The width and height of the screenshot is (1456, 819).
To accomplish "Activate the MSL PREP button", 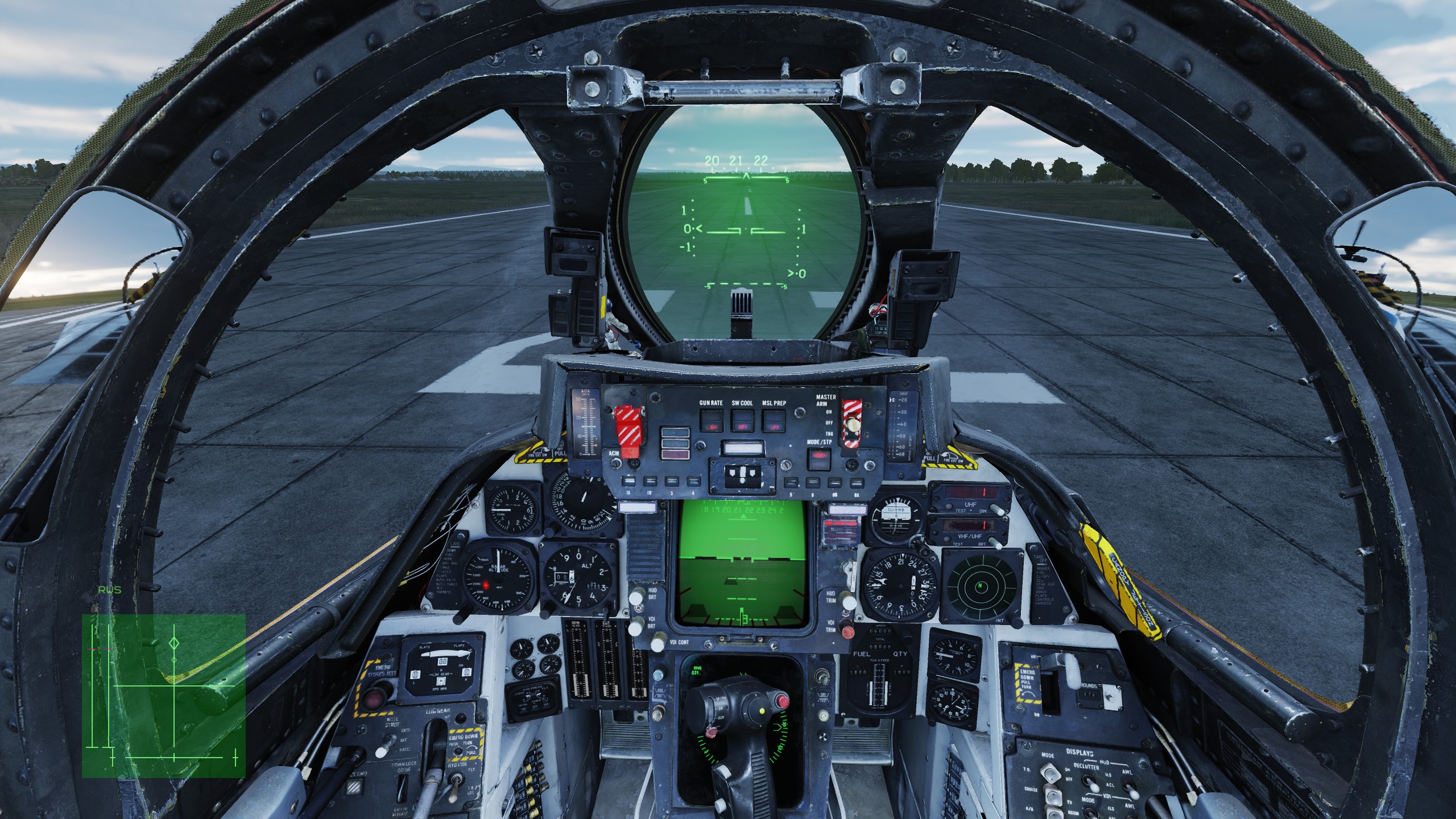I will pyautogui.click(x=773, y=421).
